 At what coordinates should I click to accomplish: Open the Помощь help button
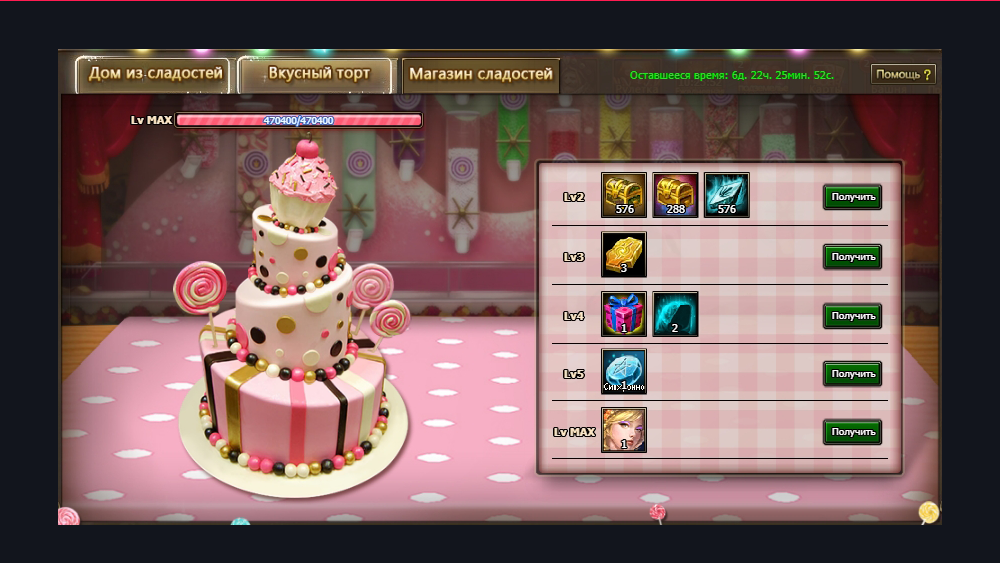coord(903,75)
